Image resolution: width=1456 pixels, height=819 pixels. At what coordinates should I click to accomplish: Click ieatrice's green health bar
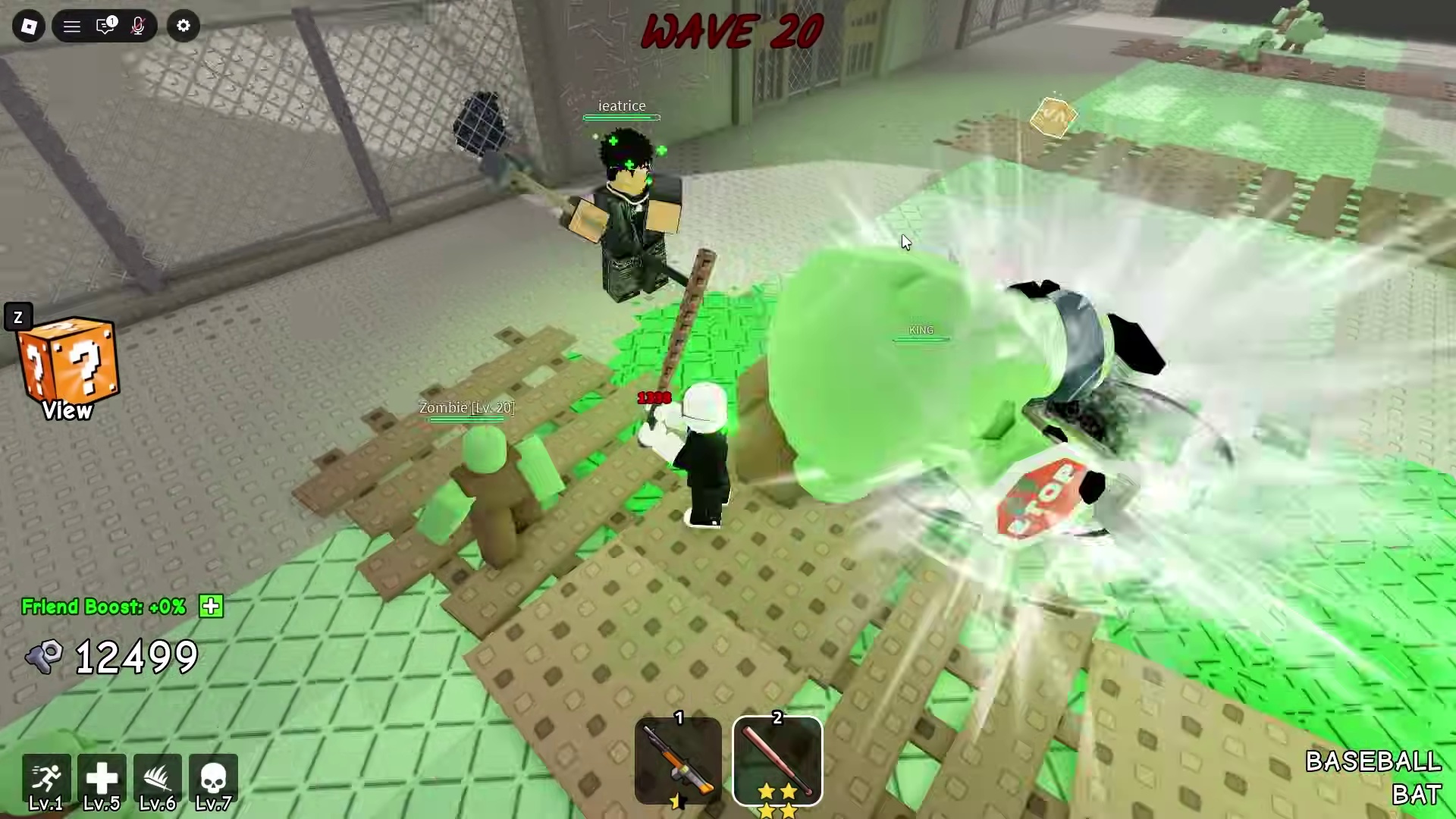coord(621,118)
